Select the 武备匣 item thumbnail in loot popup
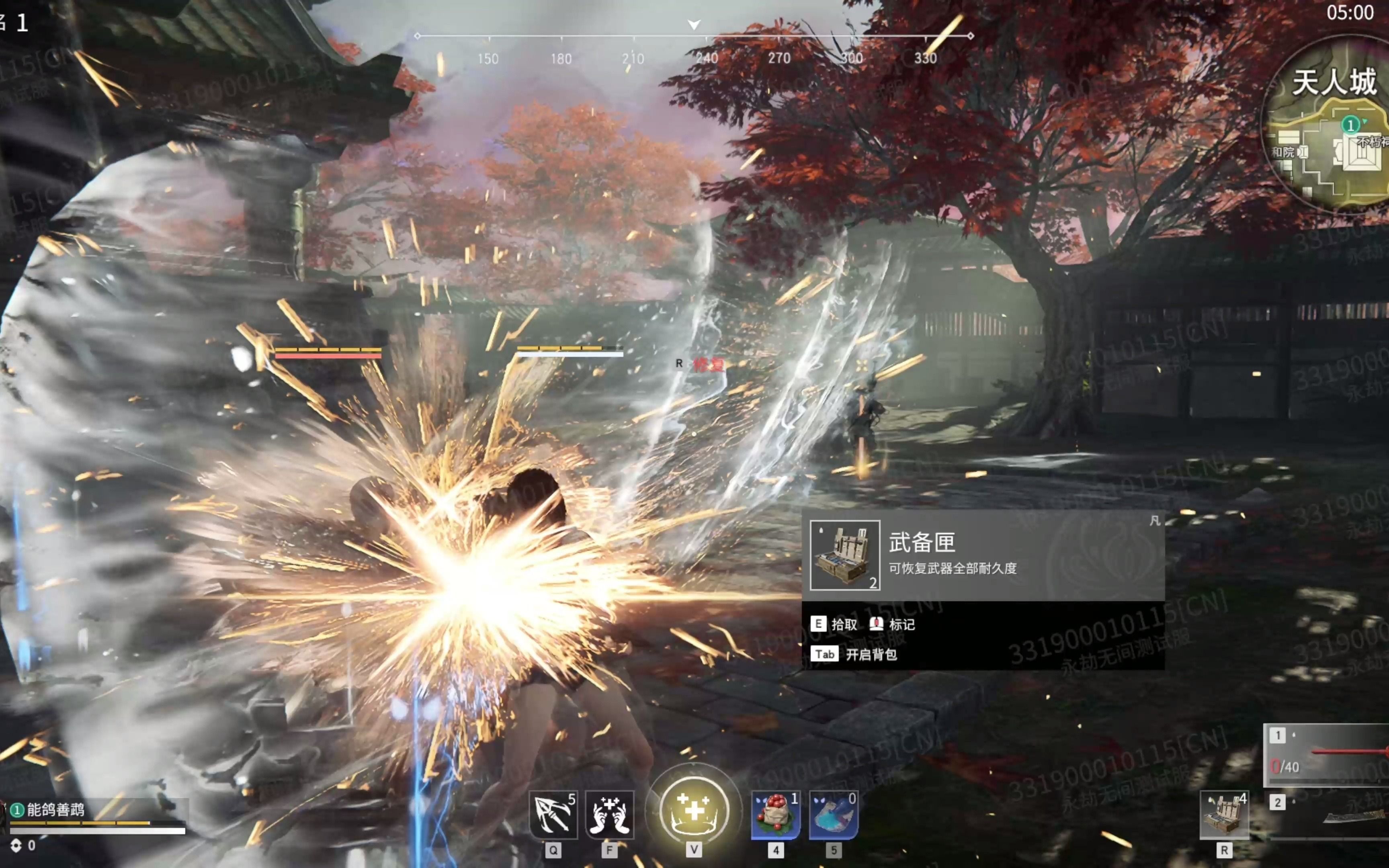Screen dimensions: 1389x868 (x=844, y=555)
